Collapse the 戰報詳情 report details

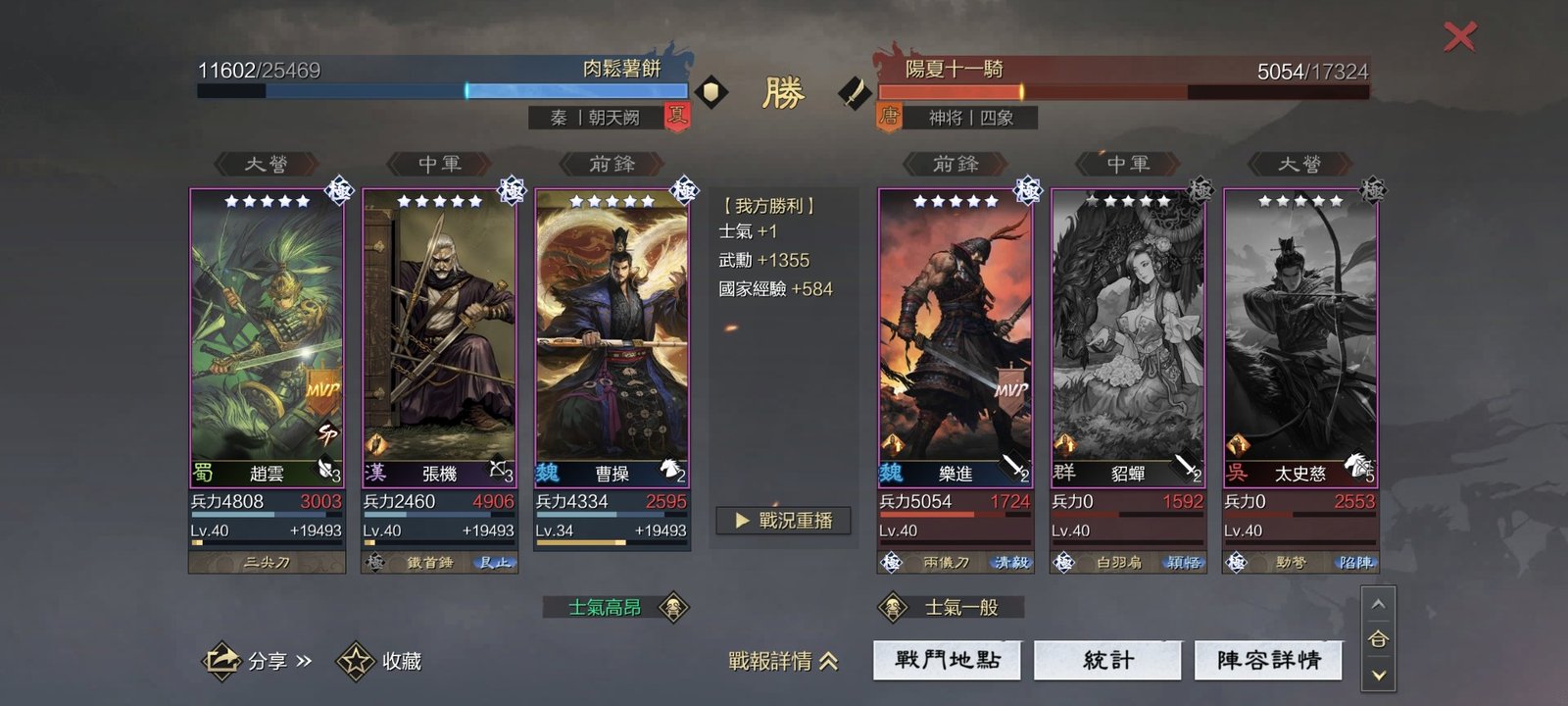pos(783,661)
